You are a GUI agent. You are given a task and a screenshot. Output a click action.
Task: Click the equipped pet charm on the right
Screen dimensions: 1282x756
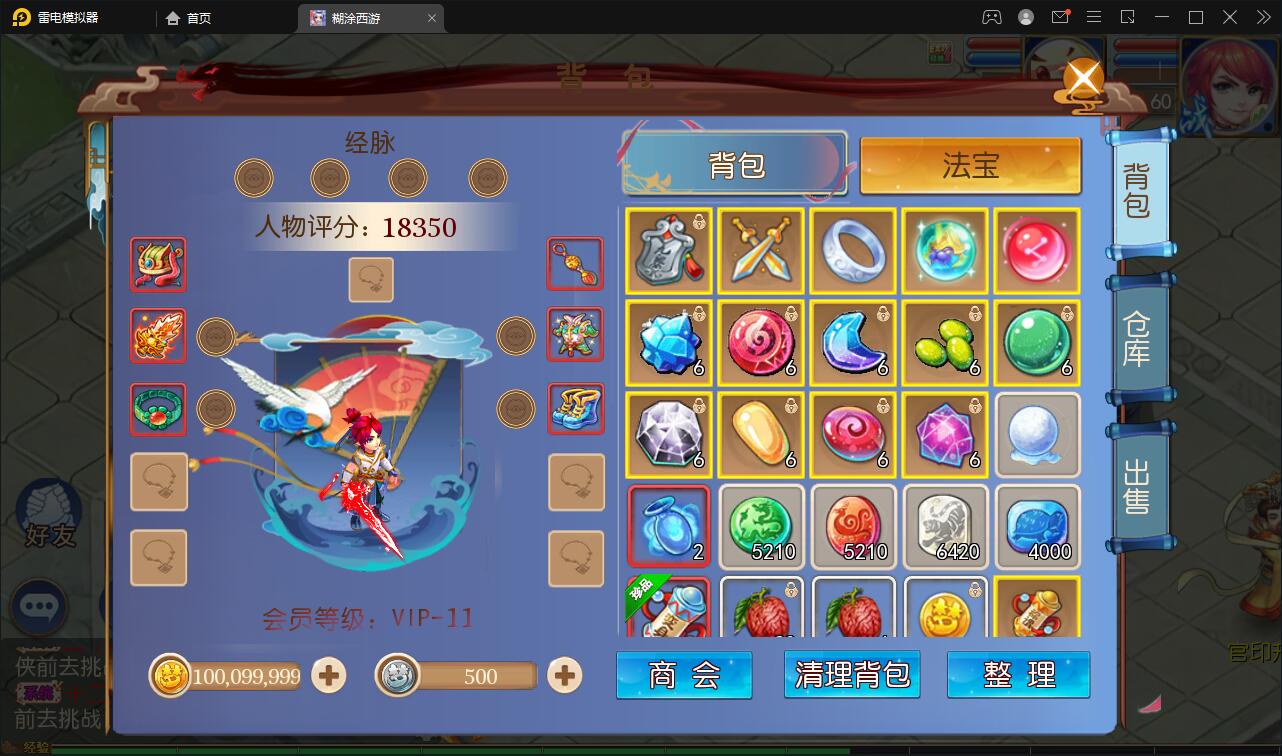(576, 335)
